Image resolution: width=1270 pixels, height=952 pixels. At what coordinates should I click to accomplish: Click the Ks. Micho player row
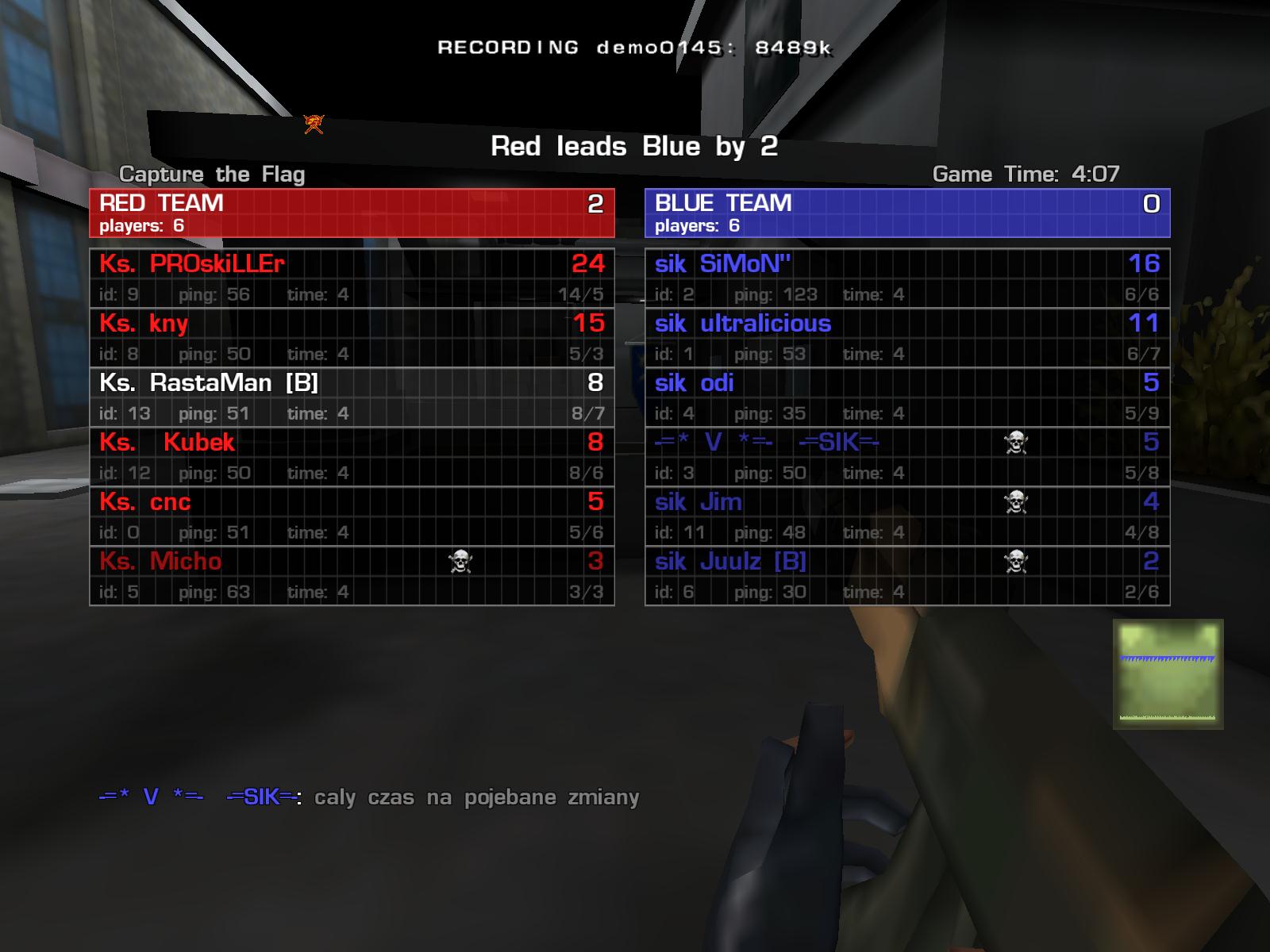[x=352, y=575]
